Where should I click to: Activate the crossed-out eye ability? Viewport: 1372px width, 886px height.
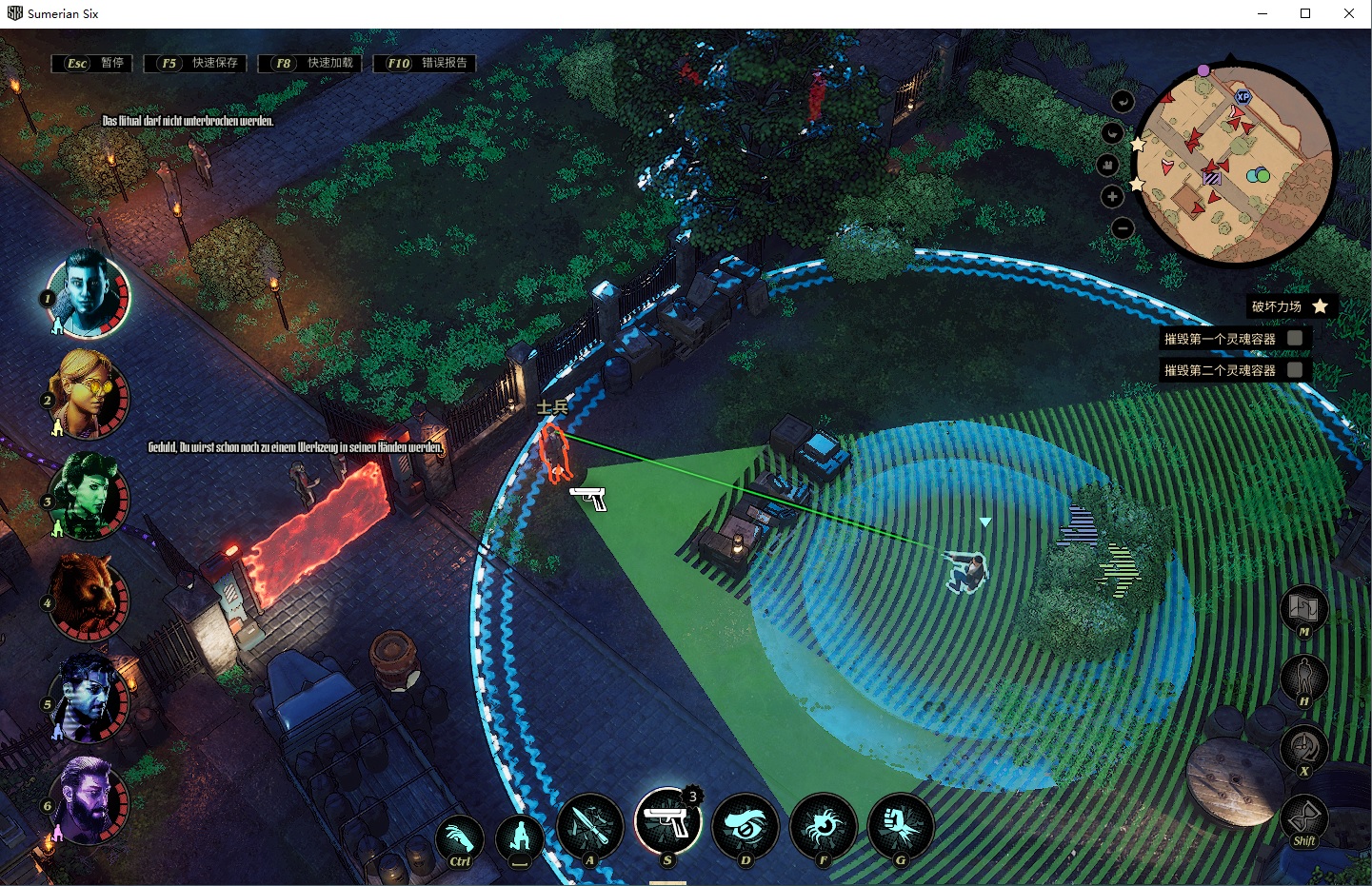[746, 825]
